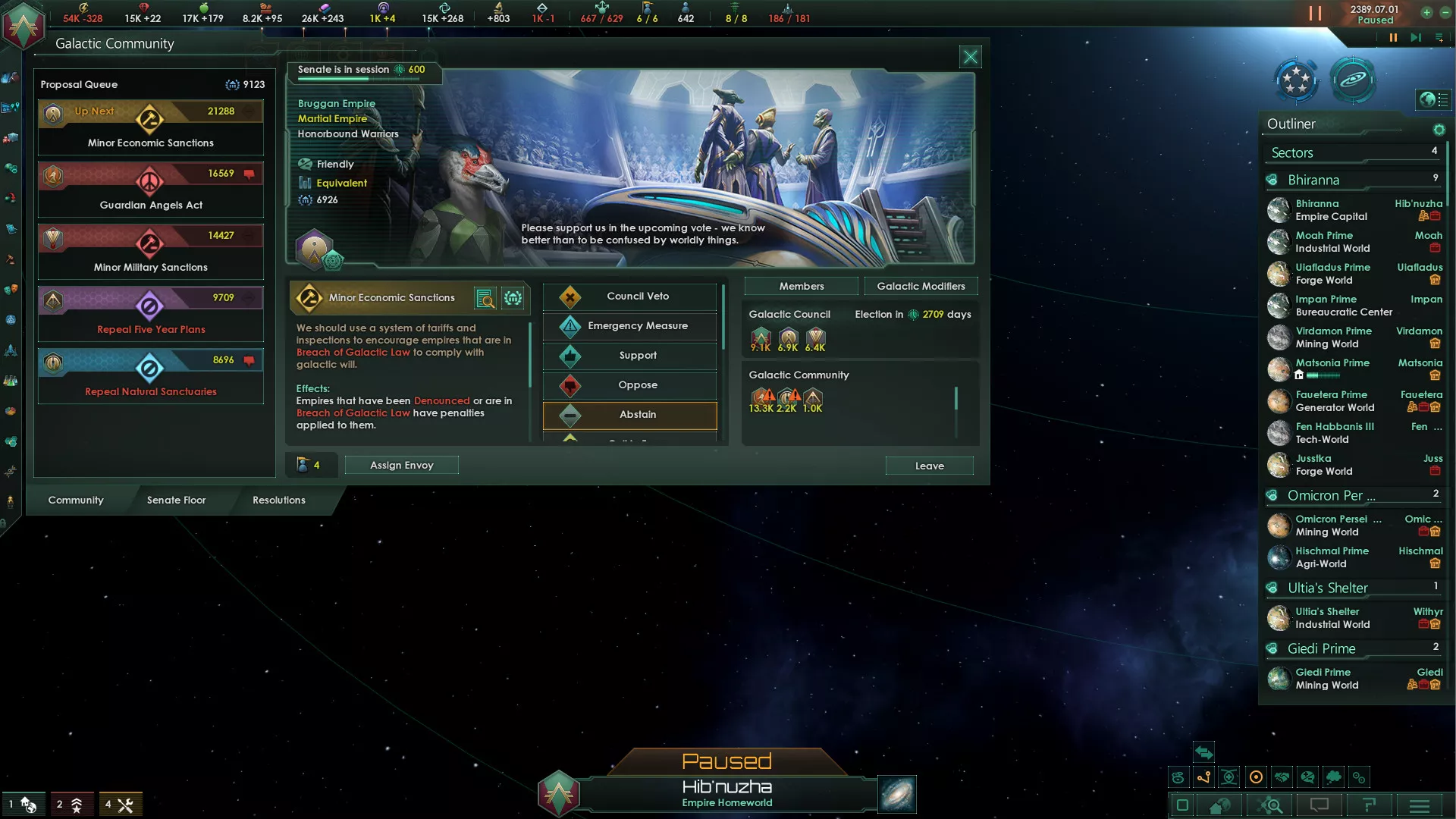1456x819 pixels.
Task: Select the Guardian Angels Act proposal
Action: [x=151, y=190]
